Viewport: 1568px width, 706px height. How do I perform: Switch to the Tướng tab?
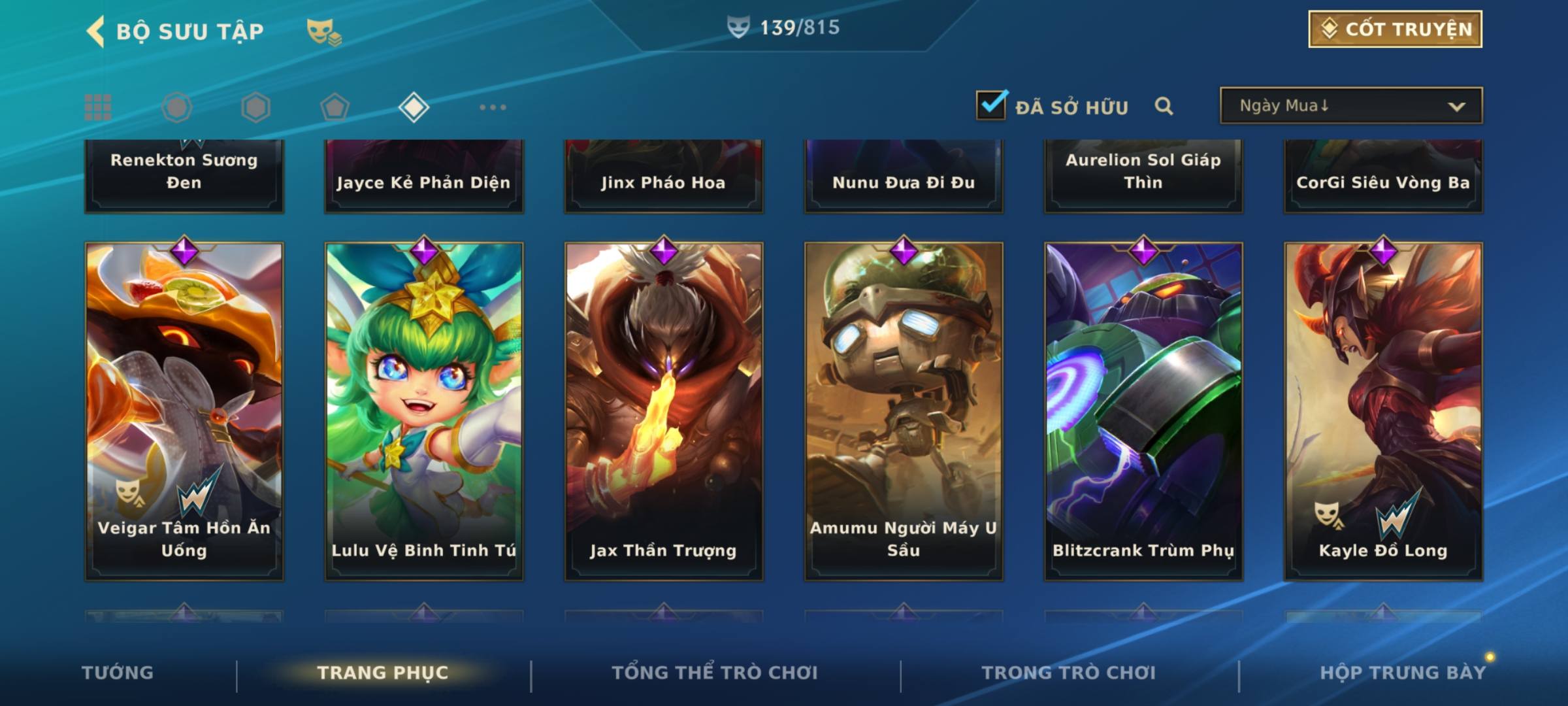(x=118, y=673)
